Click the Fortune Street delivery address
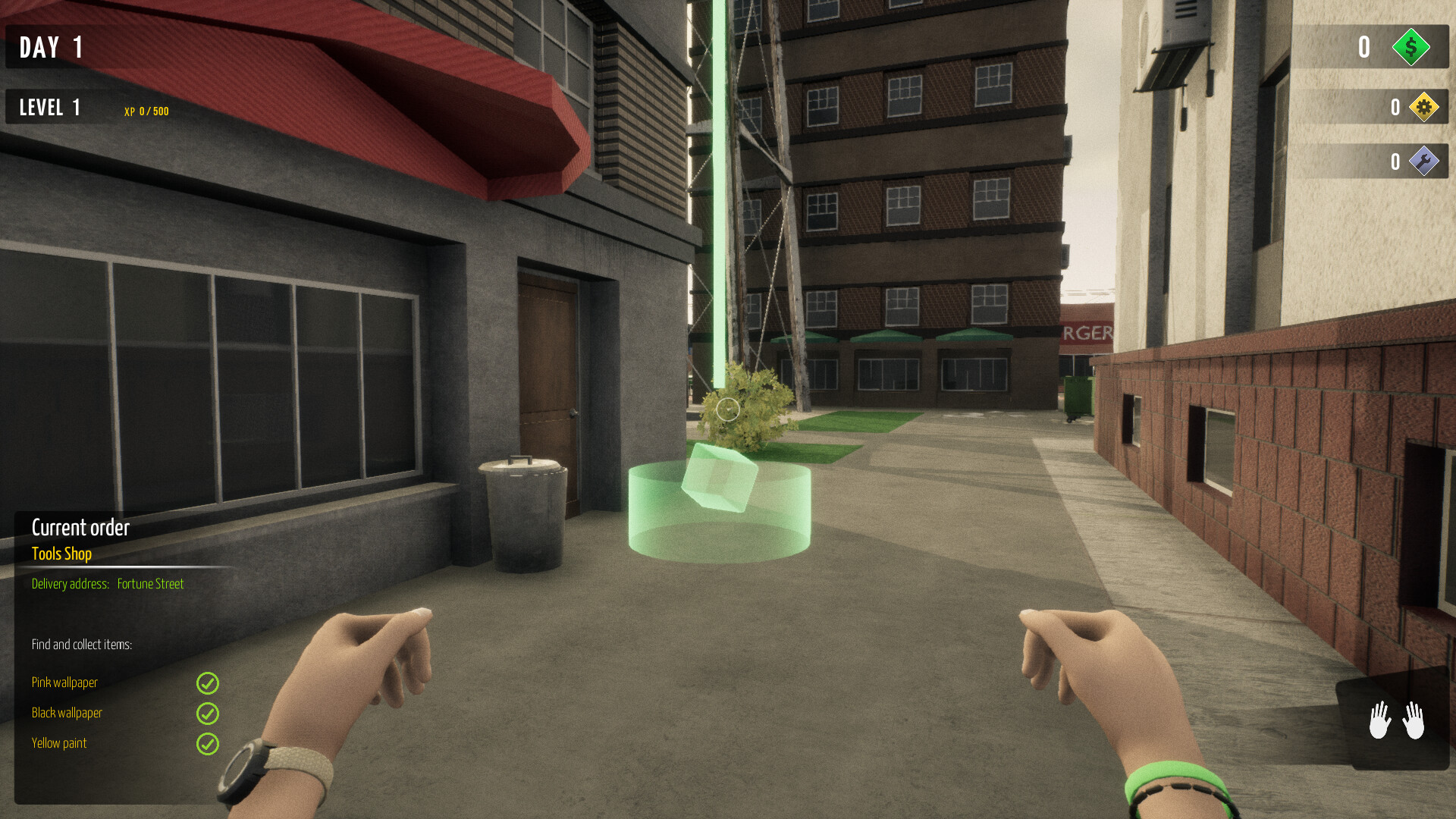The width and height of the screenshot is (1456, 819). point(151,584)
